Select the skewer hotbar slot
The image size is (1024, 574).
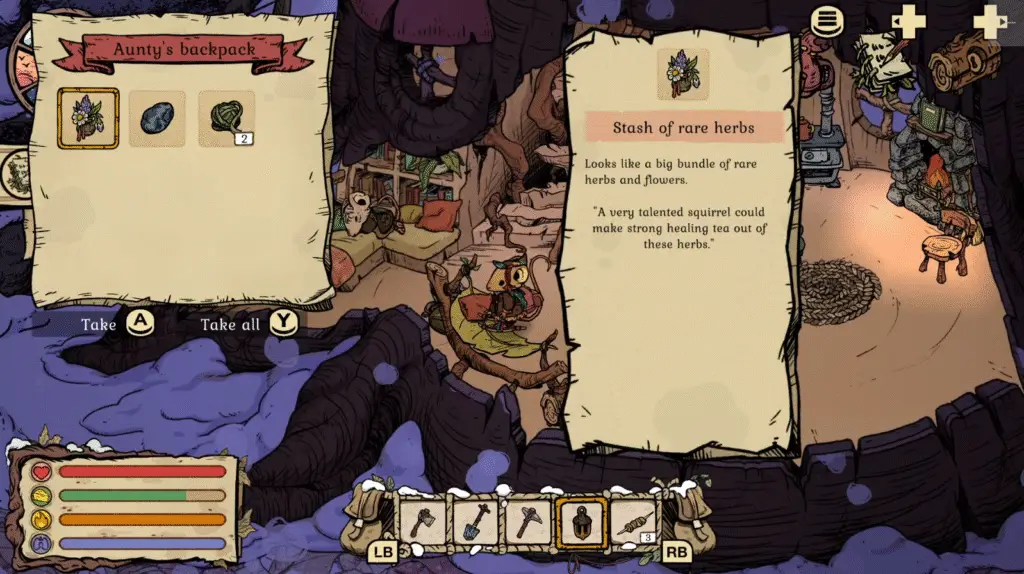click(x=633, y=522)
